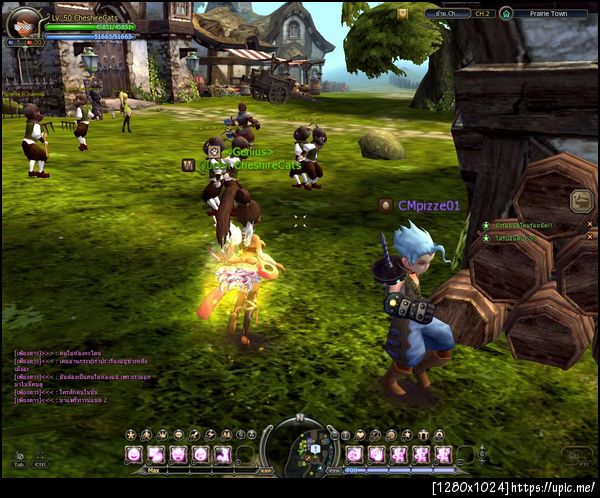
Task: Focus the chat log window
Action: (65, 376)
